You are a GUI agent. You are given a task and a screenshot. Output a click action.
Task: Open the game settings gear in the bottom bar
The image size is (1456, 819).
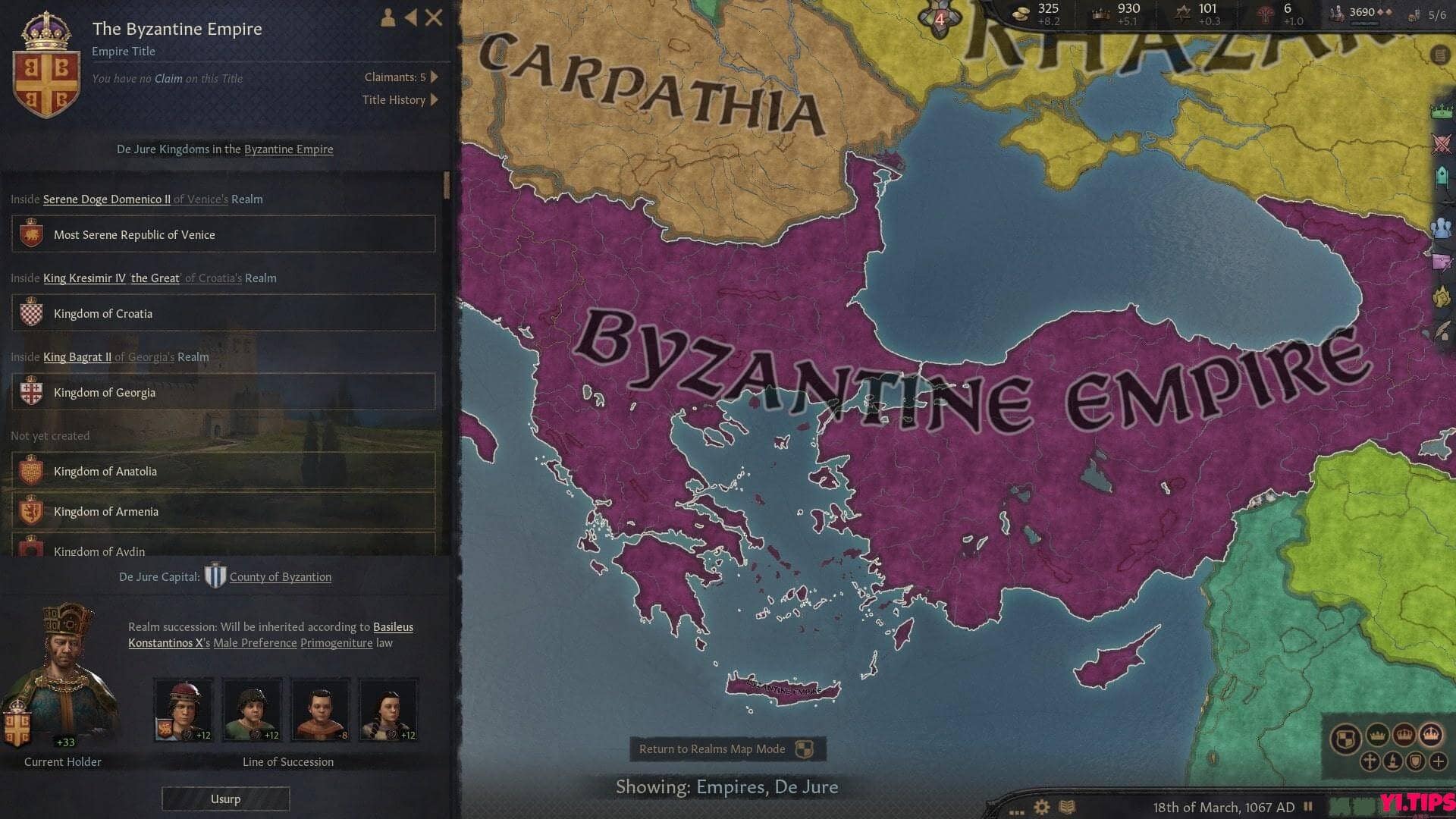[1041, 805]
